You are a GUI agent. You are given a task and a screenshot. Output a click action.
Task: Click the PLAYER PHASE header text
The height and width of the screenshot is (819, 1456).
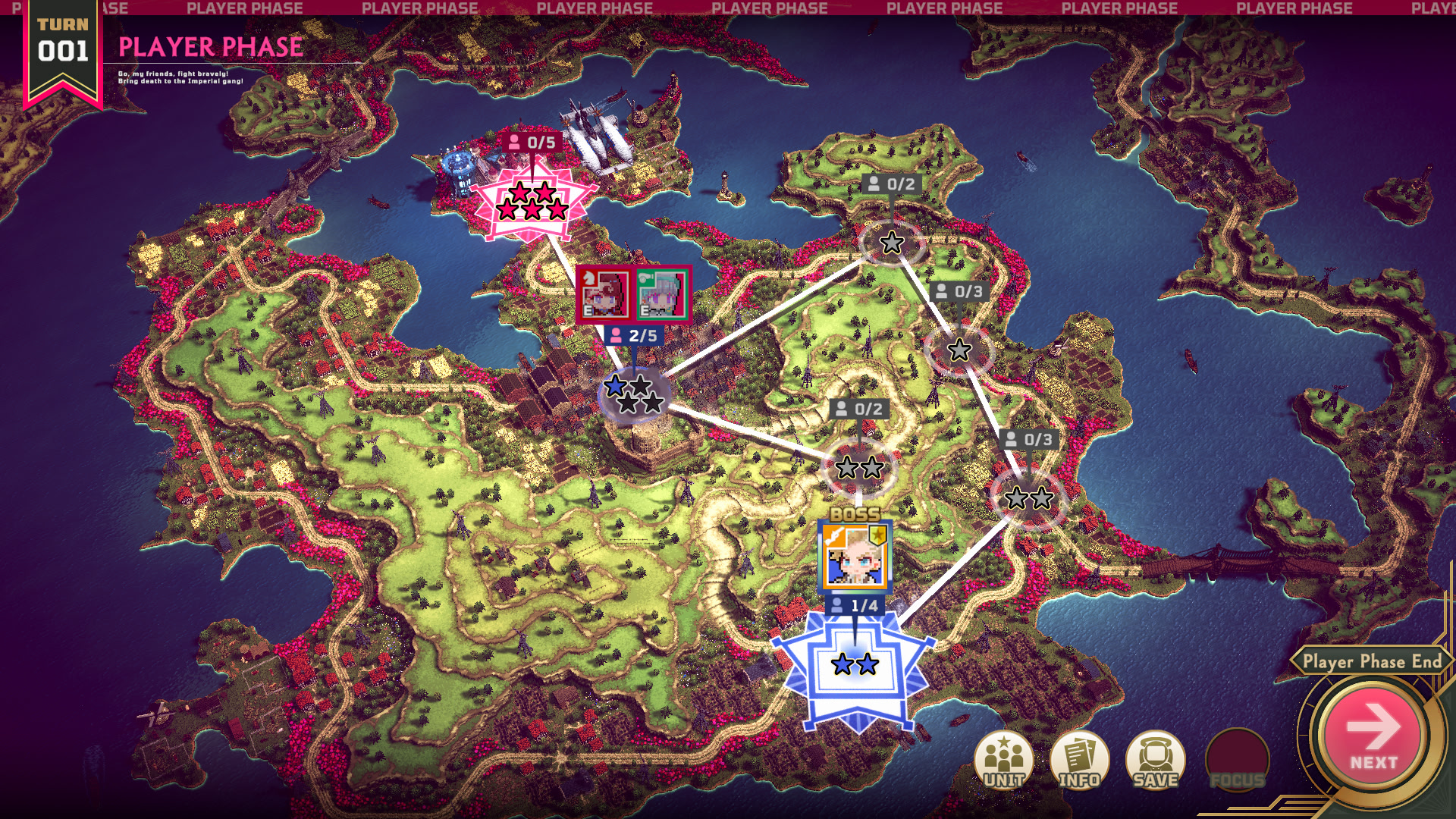coord(210,47)
